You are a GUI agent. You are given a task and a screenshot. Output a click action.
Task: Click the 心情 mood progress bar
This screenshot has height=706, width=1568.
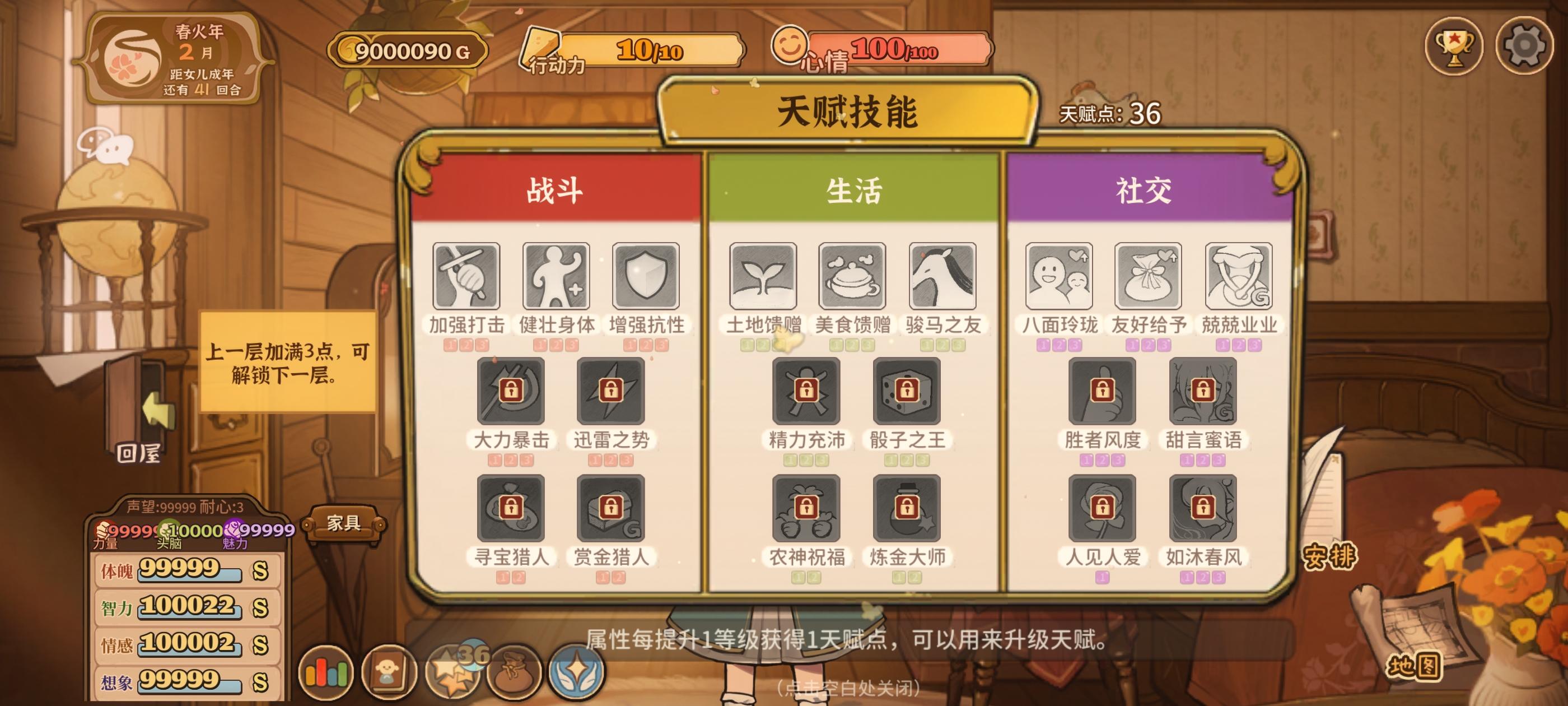[889, 49]
